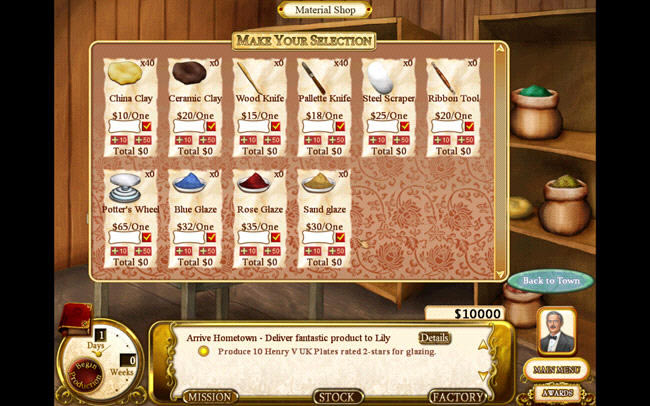Confirm Ribbon Tool purchase checkmark
Viewport: 650px width, 406px height.
point(468,127)
